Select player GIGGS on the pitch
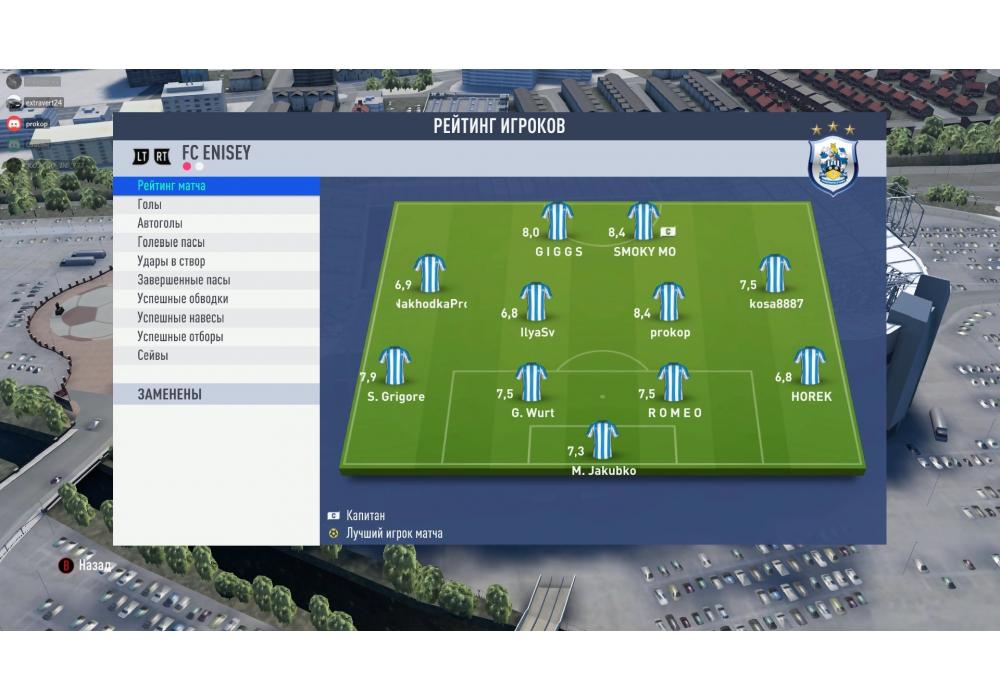1000x700 pixels. 558,223
